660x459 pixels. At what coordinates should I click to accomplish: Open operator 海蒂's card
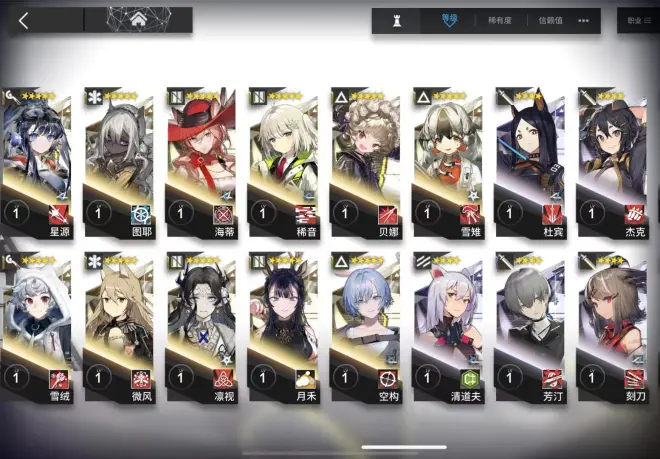point(201,160)
